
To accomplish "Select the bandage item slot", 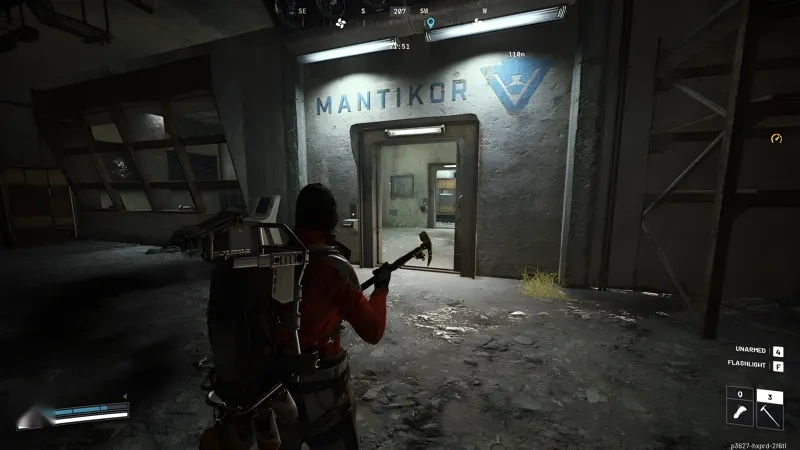I will (739, 411).
